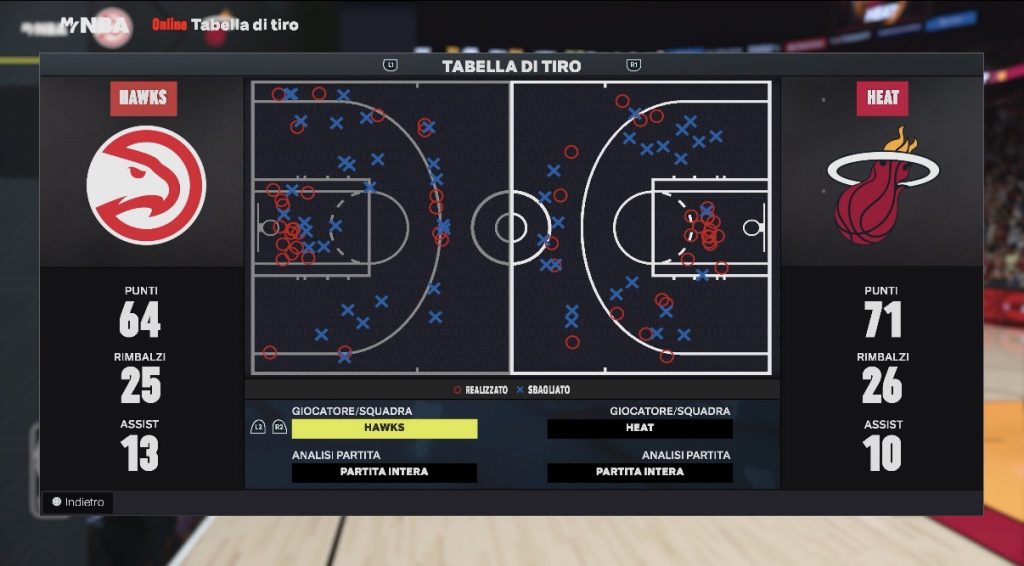
Task: Change Hawks game analysis period 'Partita Intera'
Action: pos(384,472)
